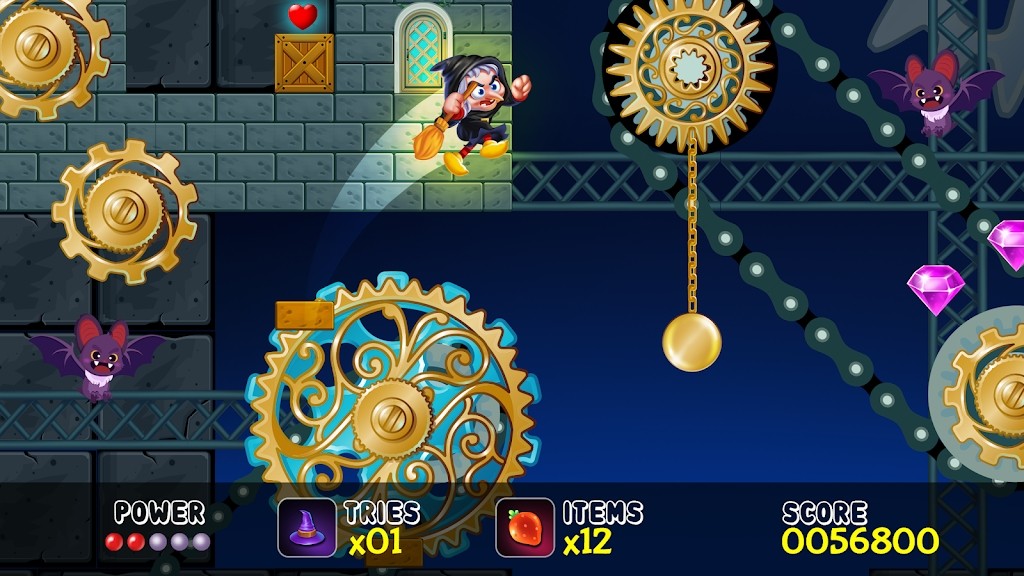Select the strawberry Items icon
Screen dimensions: 1024x576
click(525, 527)
